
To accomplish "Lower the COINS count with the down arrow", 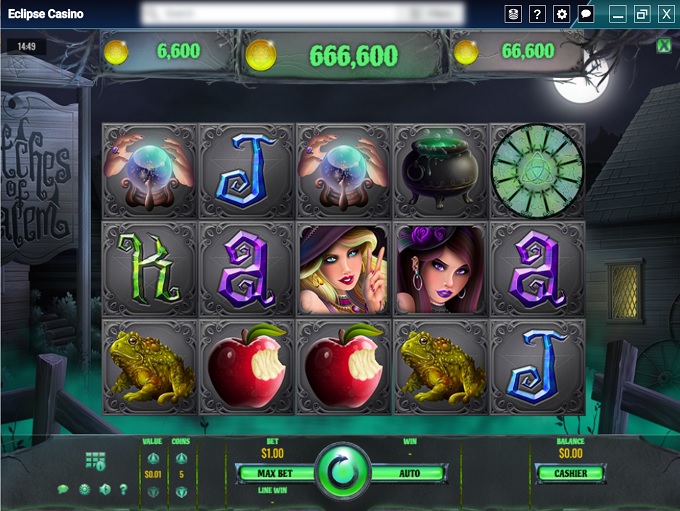I will click(181, 491).
